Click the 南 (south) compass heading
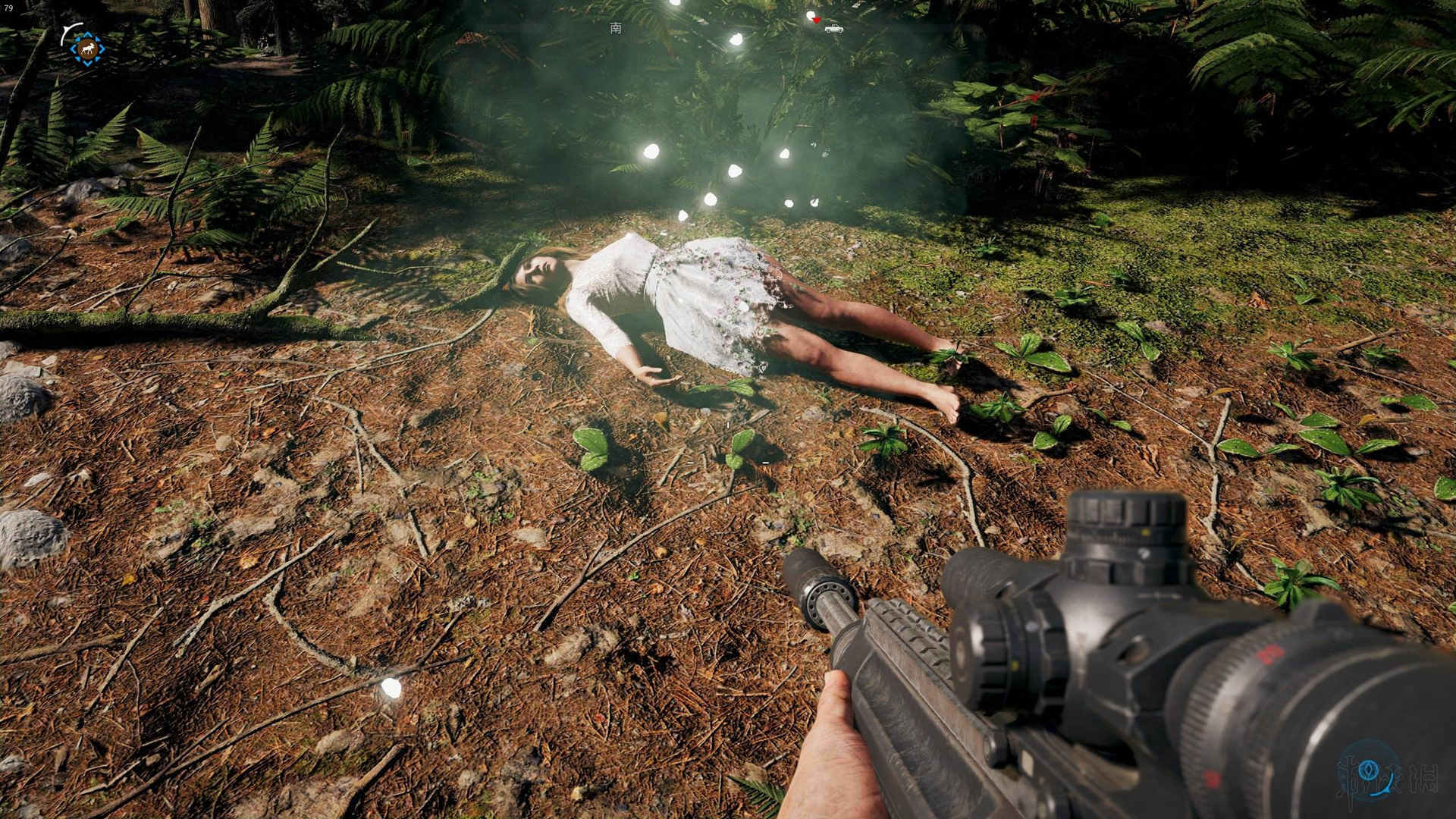The height and width of the screenshot is (819, 1456). pyautogui.click(x=616, y=28)
